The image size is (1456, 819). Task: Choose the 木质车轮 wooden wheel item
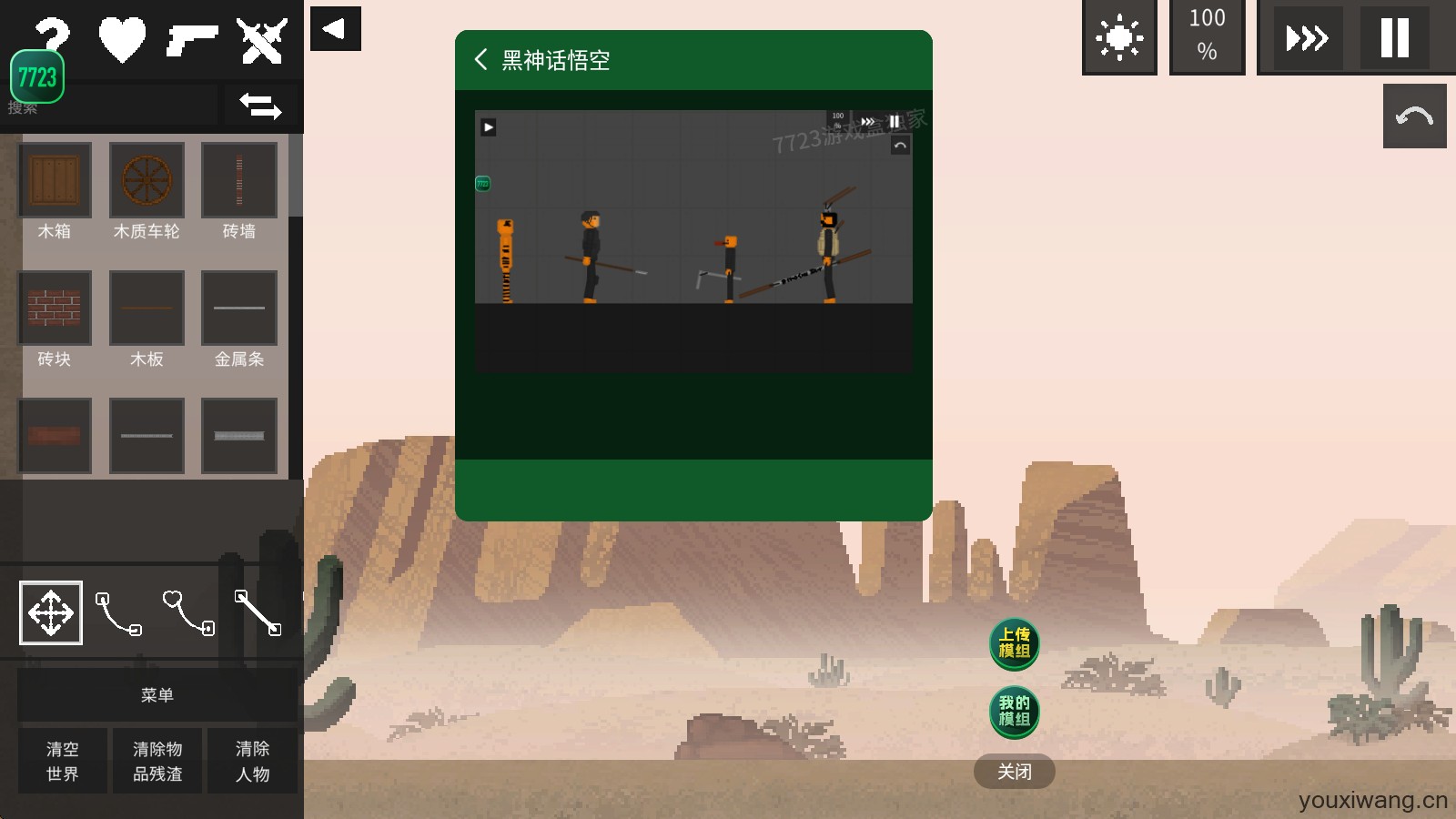click(147, 180)
